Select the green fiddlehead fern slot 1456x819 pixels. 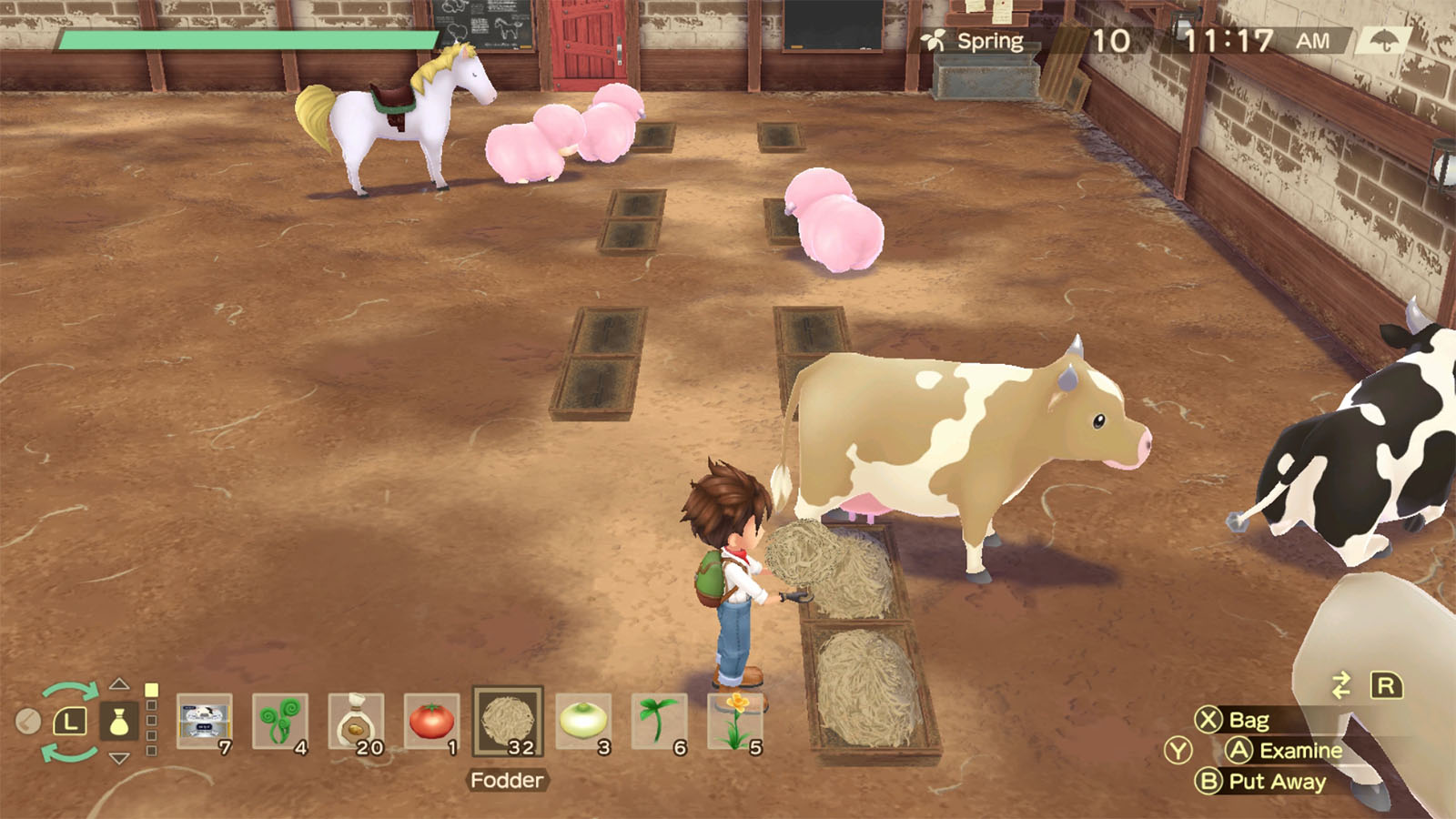(280, 722)
